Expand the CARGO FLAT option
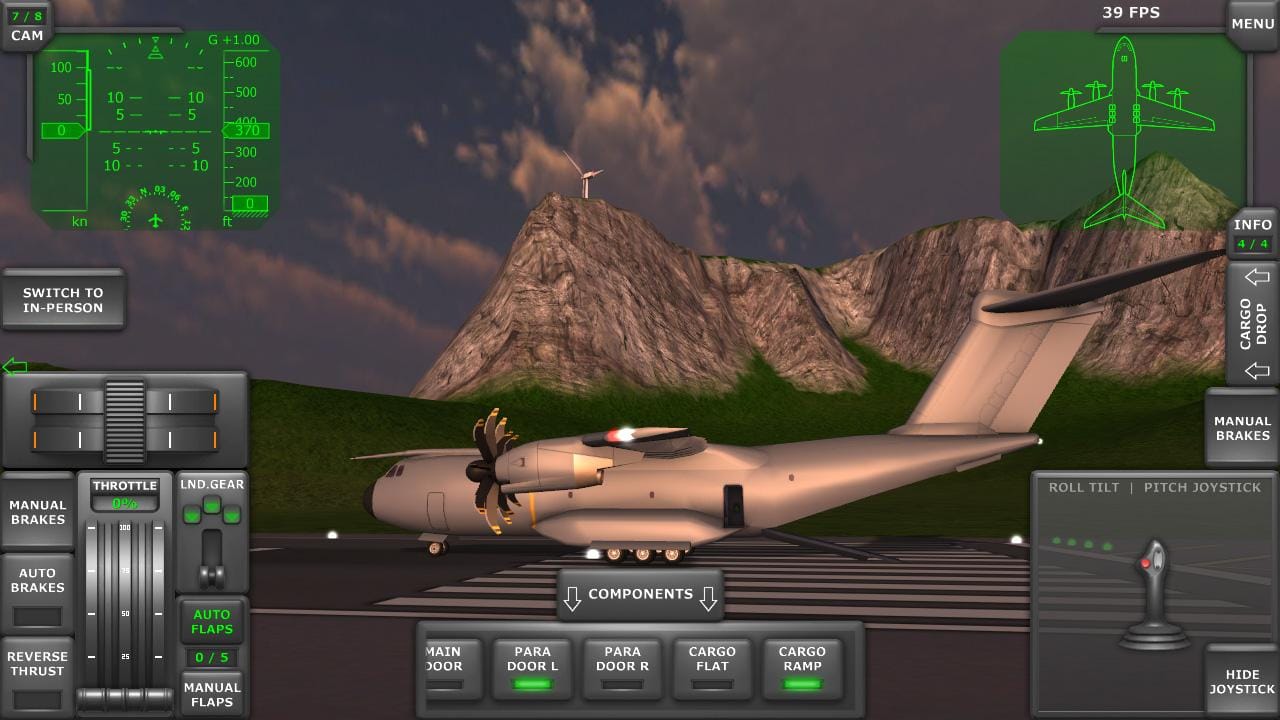1280x720 pixels. [712, 665]
